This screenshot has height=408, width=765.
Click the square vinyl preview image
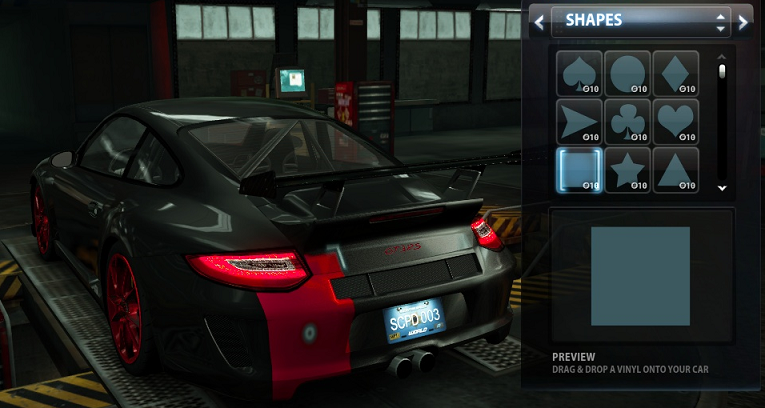[x=640, y=276]
